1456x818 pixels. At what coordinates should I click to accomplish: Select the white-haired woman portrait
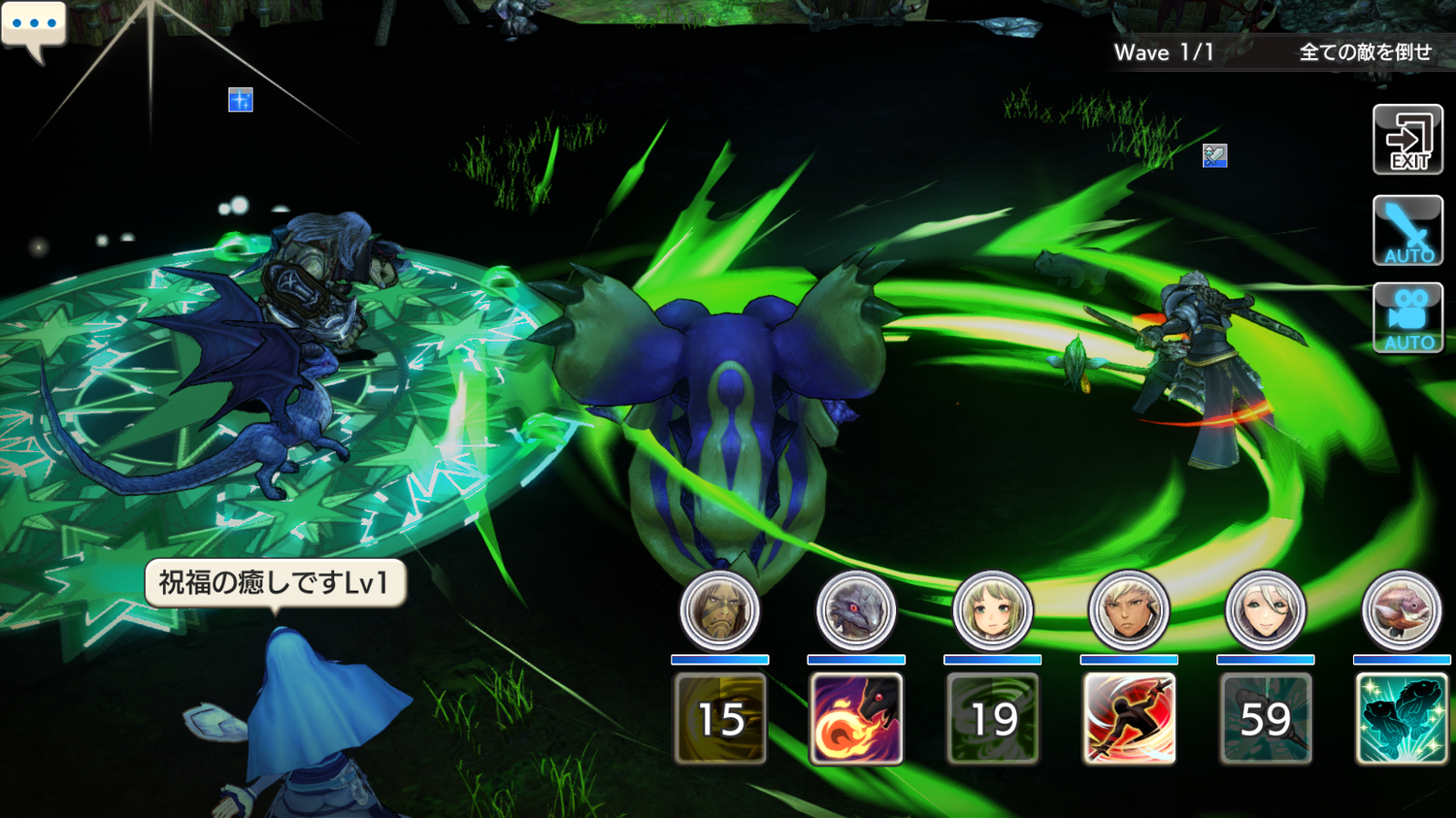point(1265,611)
